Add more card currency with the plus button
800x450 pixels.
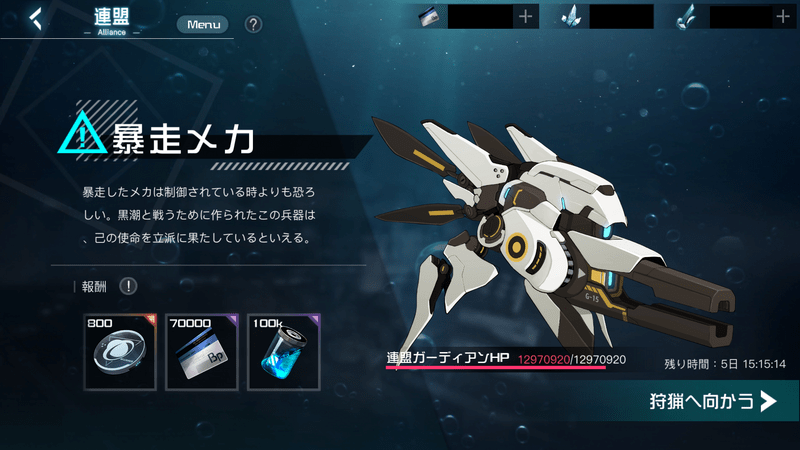coord(526,16)
